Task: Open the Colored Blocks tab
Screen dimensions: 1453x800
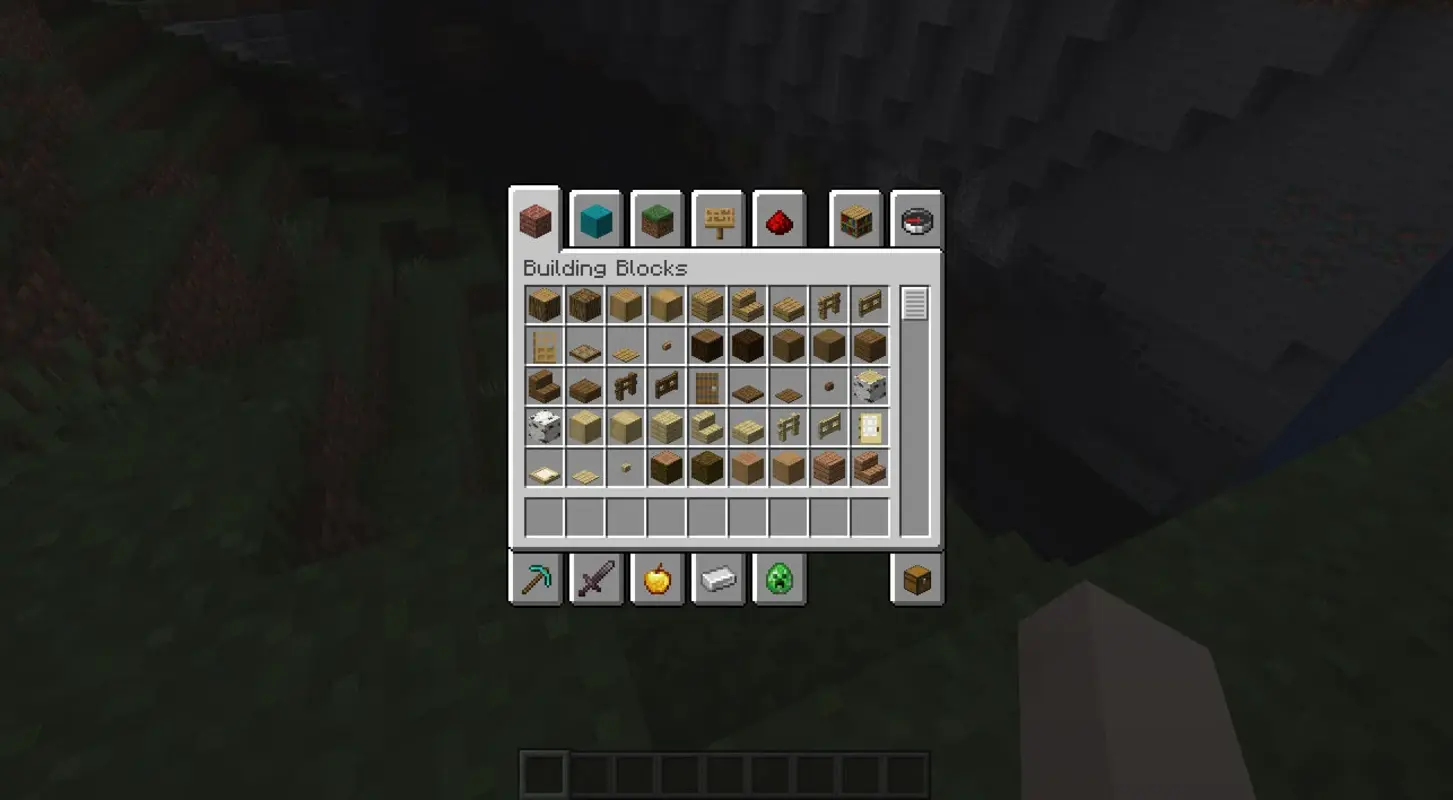Action: click(596, 220)
